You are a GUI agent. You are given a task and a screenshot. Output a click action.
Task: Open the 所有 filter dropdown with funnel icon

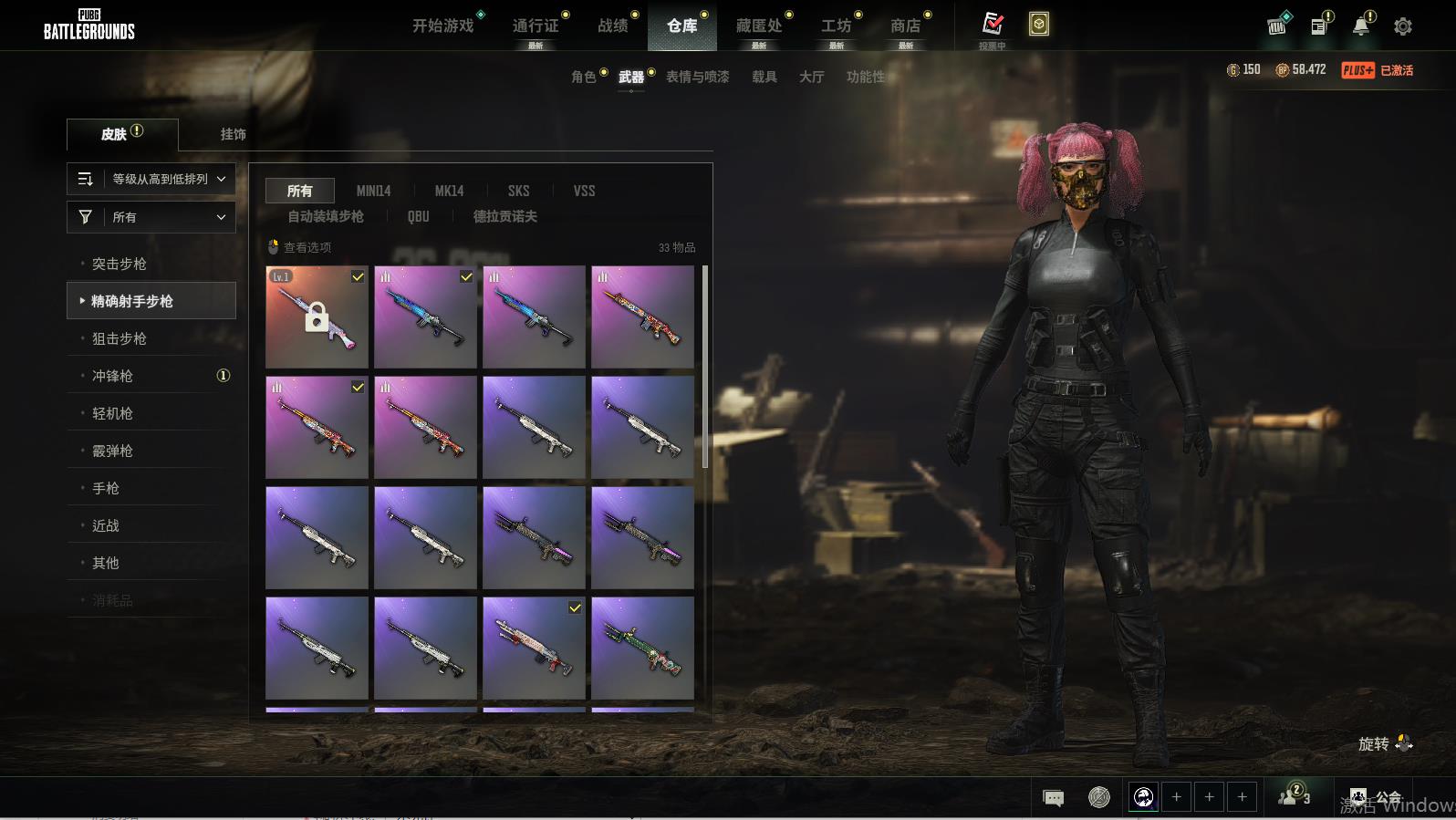[x=151, y=217]
